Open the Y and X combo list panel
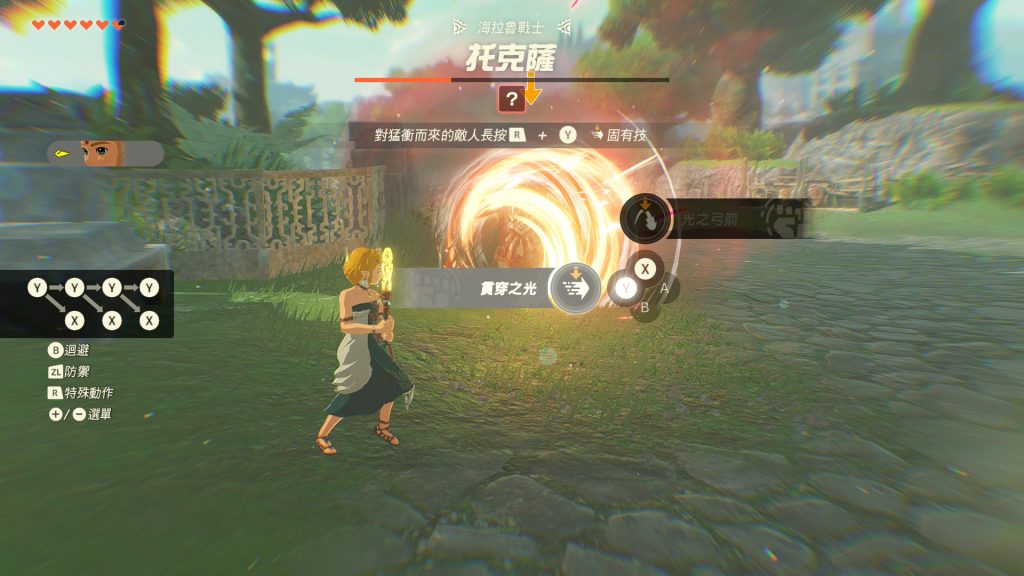1024x576 pixels. pos(92,304)
